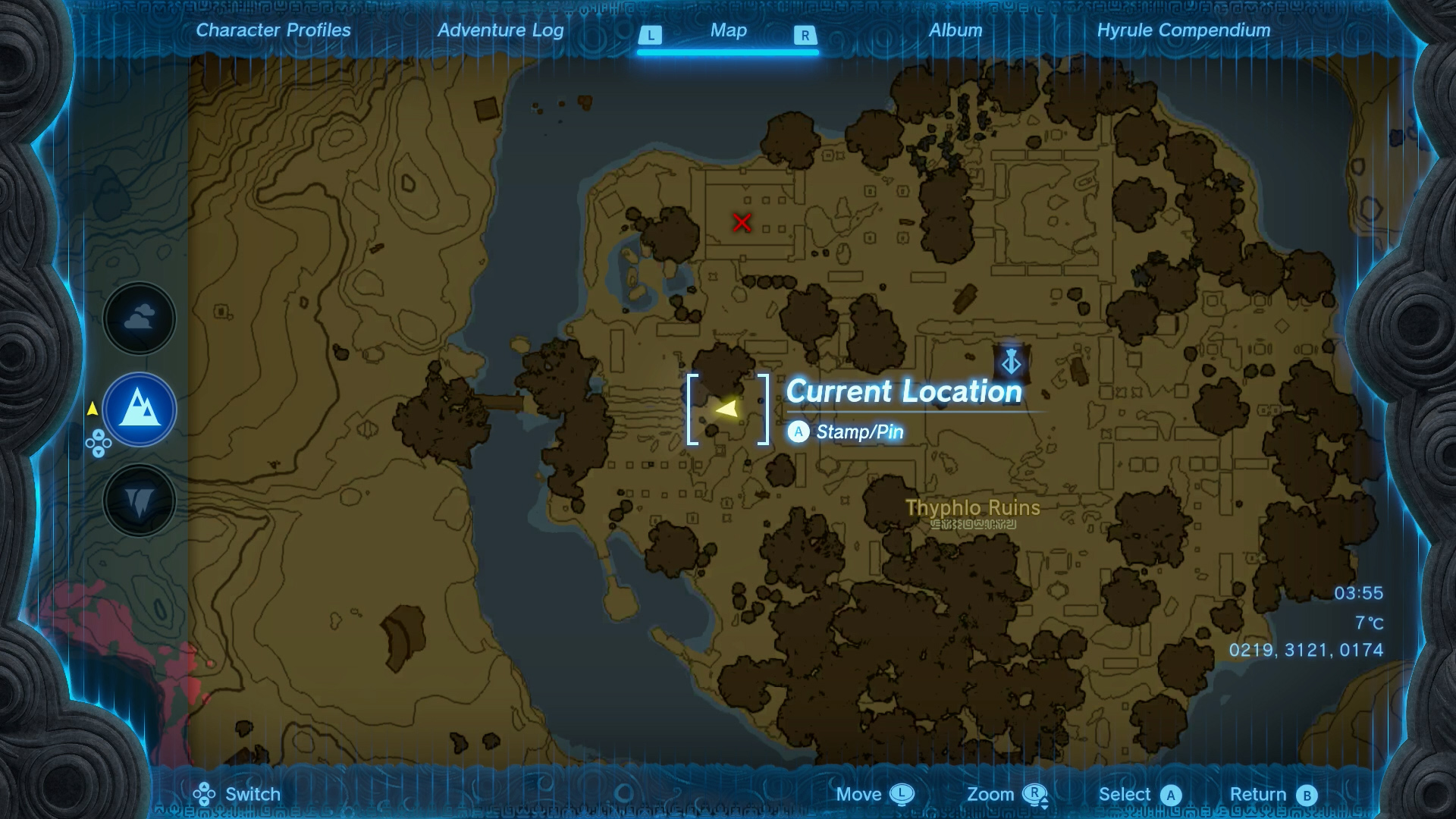Select the surface layer mountain icon
Screen dimensions: 1456x819
(140, 409)
